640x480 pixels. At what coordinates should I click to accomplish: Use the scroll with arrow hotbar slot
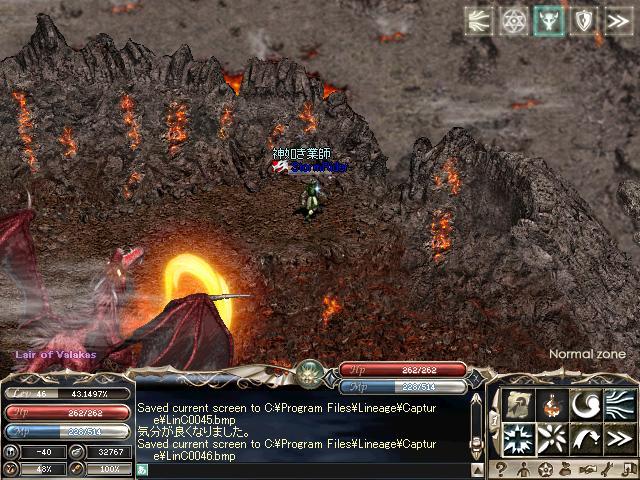(x=518, y=405)
